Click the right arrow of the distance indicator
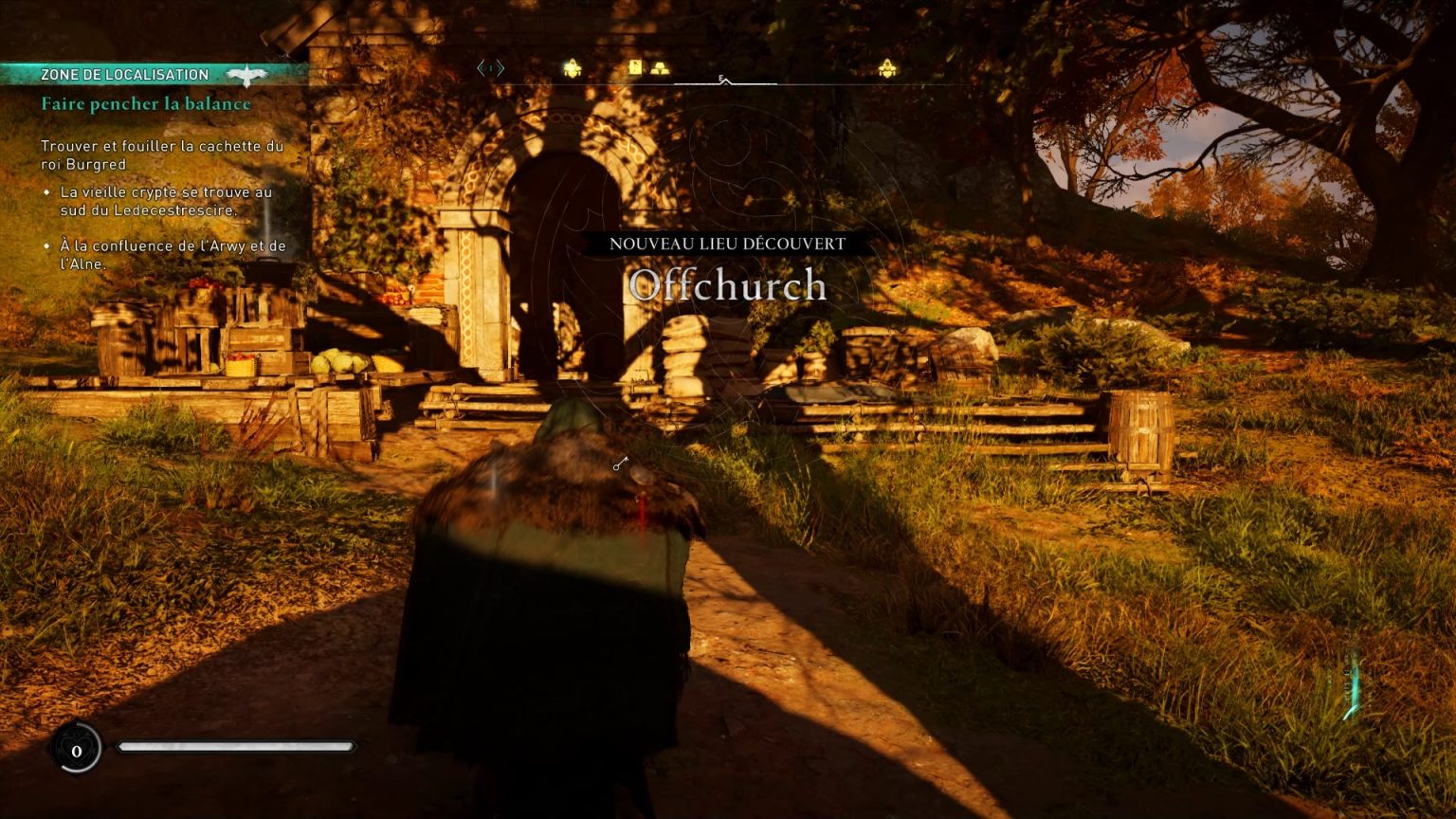 tap(500, 67)
